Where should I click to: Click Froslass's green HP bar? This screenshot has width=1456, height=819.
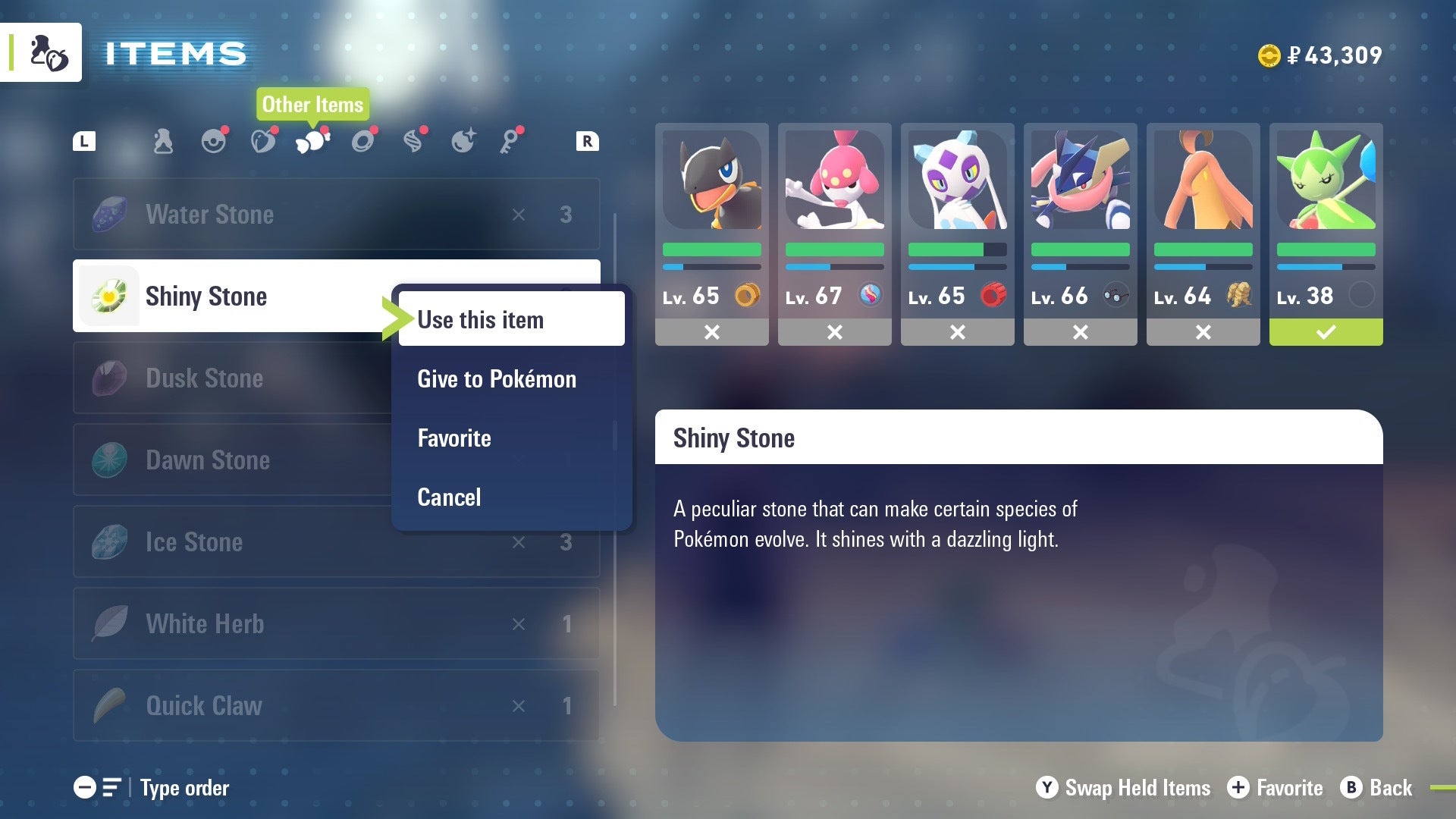(x=957, y=249)
